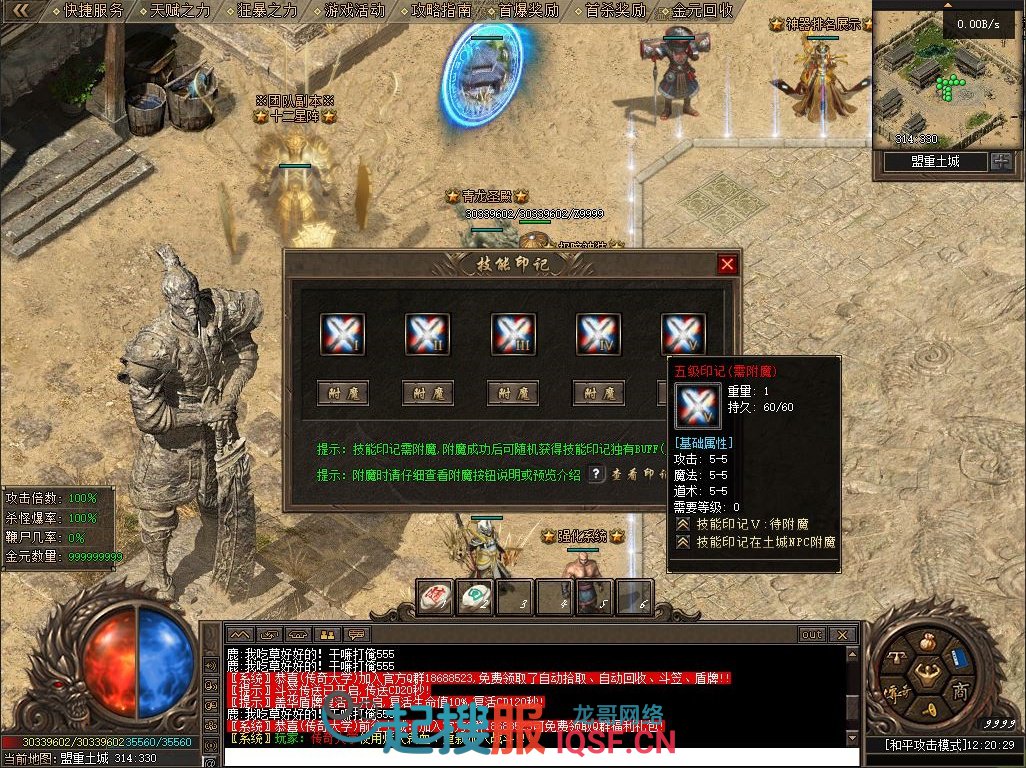The height and width of the screenshot is (768, 1026).
Task: Open the 商 shop button on the wheel
Action: (x=960, y=692)
